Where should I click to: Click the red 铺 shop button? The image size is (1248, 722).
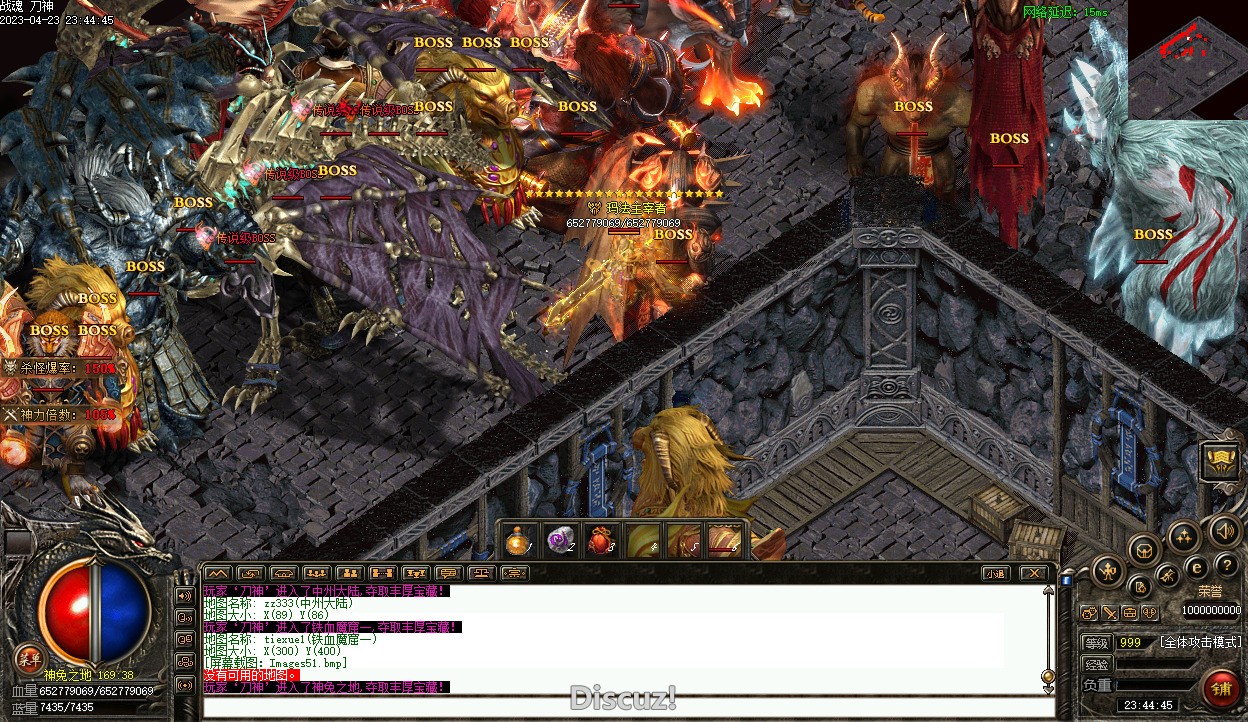coord(1221,689)
